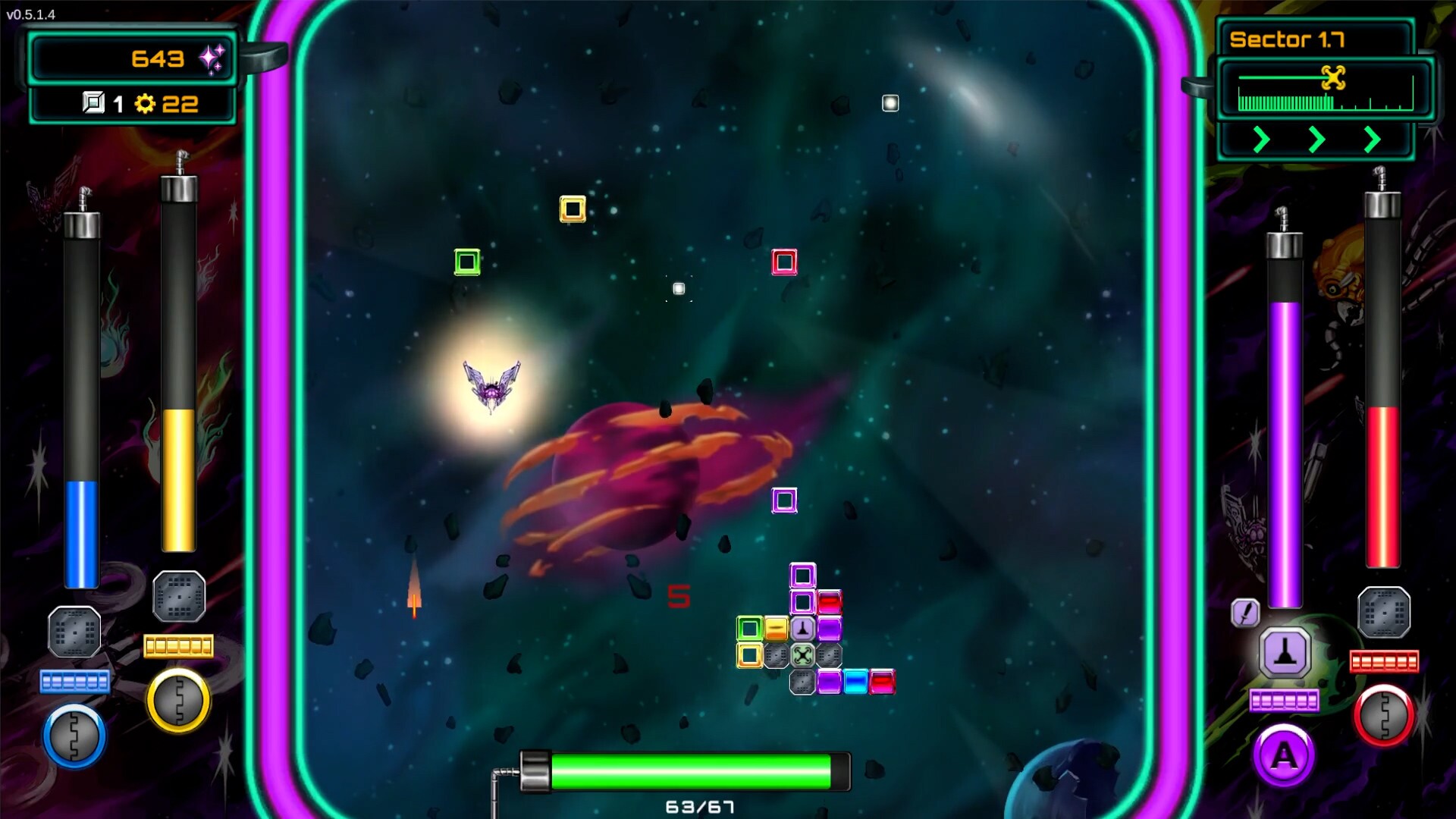Click the first green chevron in the Sector panel
Viewport: 1456px width, 819px height.
pos(1260,140)
